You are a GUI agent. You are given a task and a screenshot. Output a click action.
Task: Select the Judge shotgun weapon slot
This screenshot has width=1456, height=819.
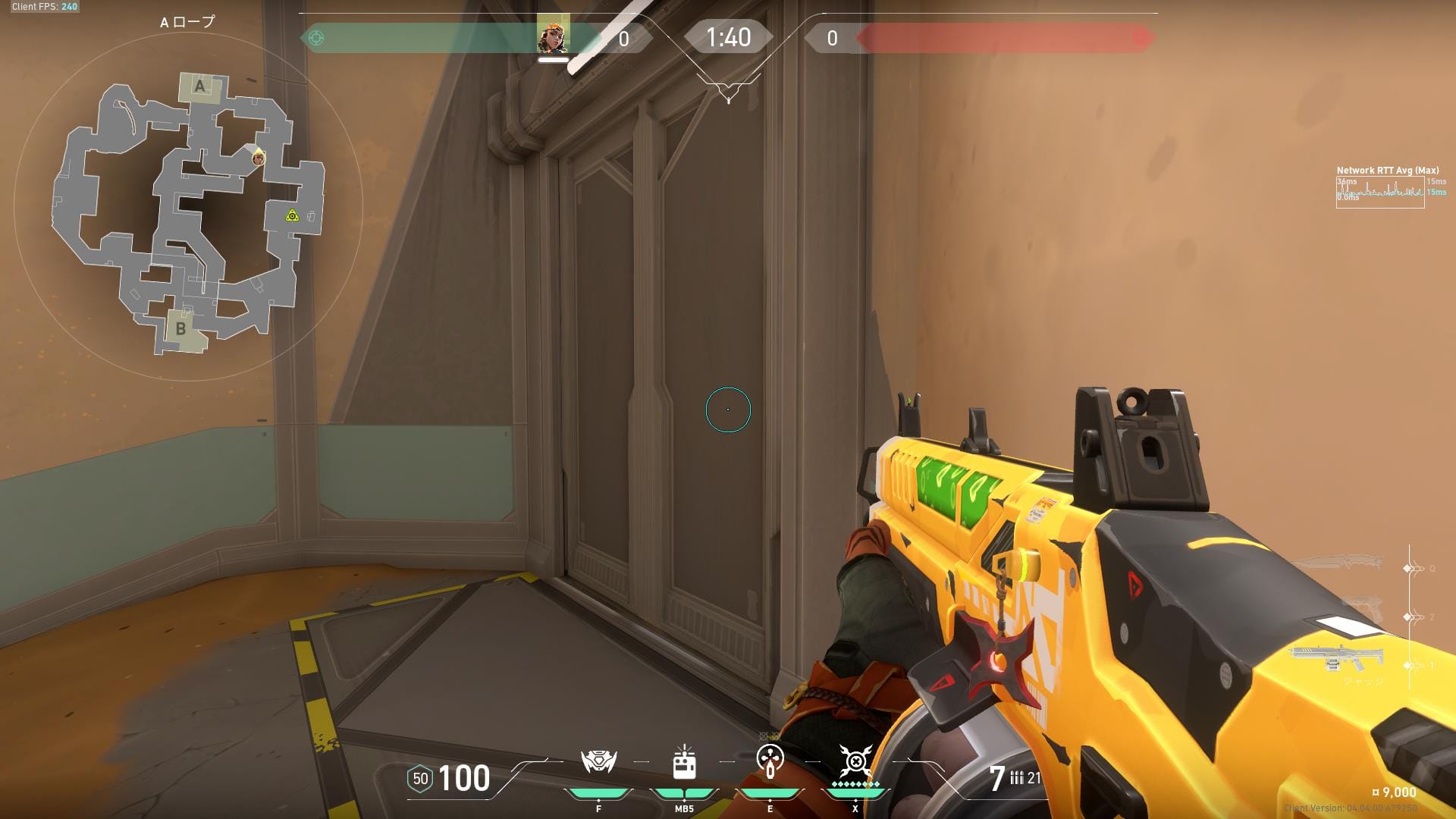pos(1335,657)
